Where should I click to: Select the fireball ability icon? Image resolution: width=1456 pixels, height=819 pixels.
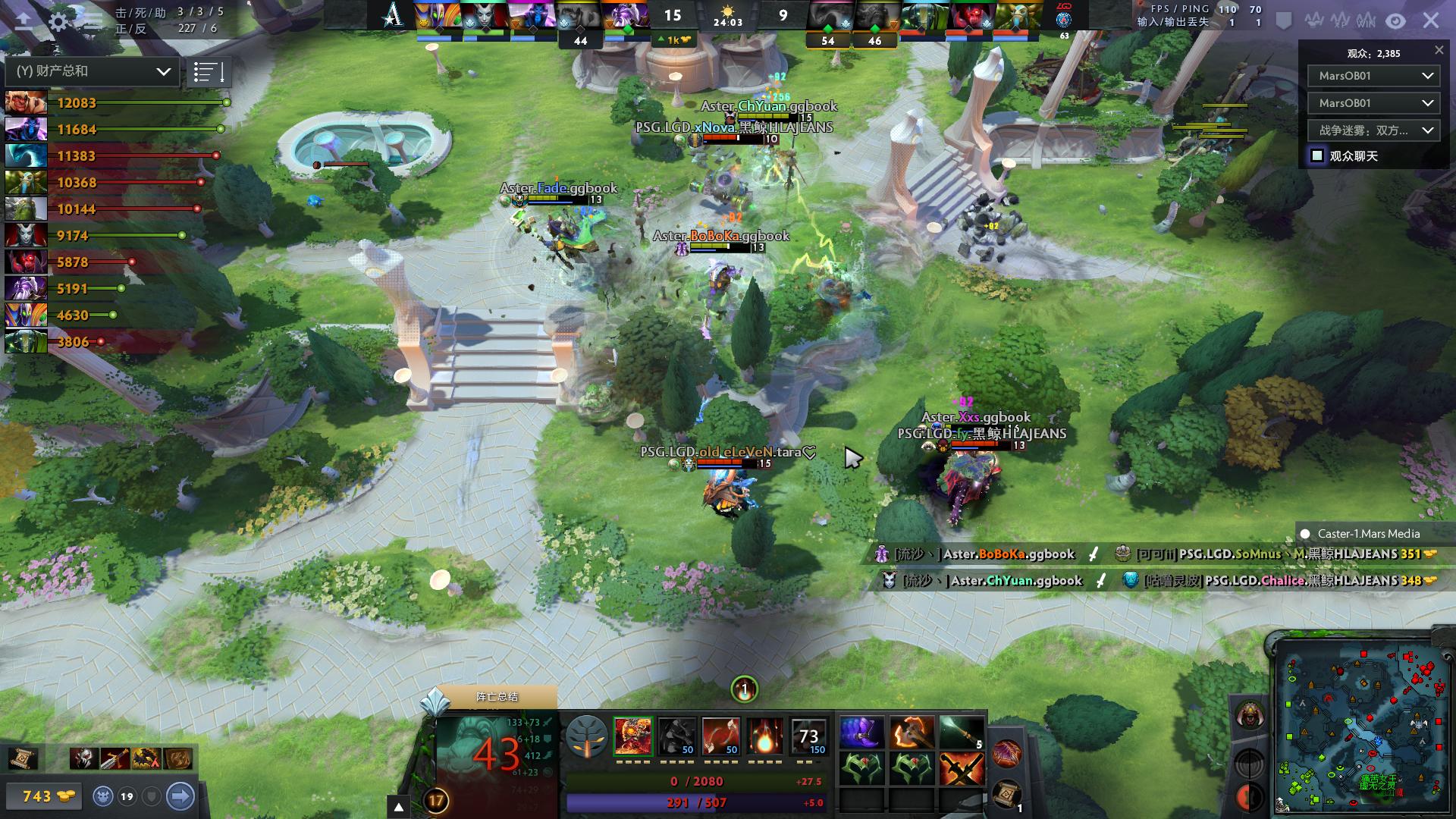coord(764,736)
